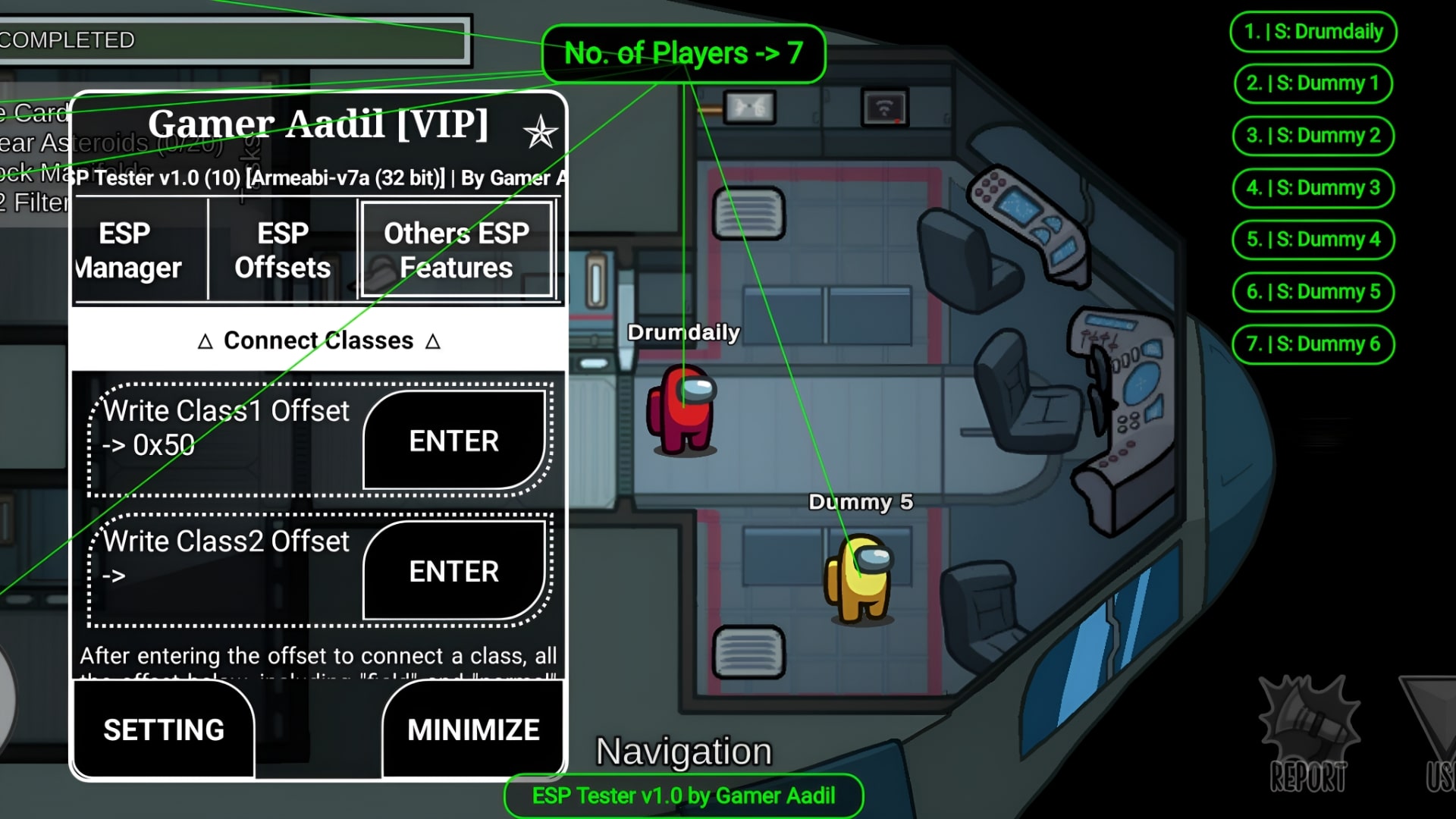Click ENTER next to Class1 offset
The width and height of the screenshot is (1456, 819).
(x=453, y=440)
